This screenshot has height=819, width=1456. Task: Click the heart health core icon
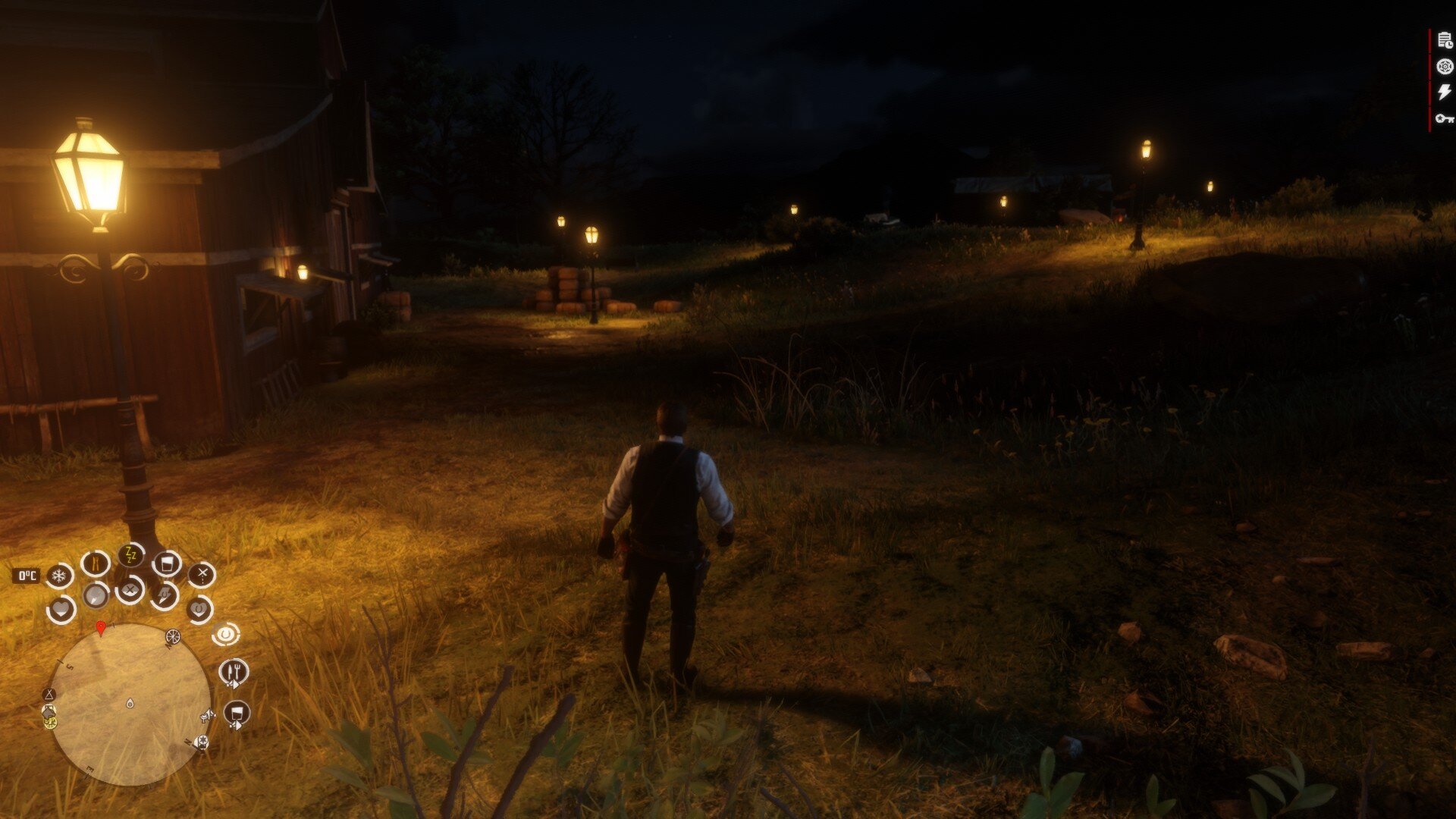pyautogui.click(x=61, y=609)
